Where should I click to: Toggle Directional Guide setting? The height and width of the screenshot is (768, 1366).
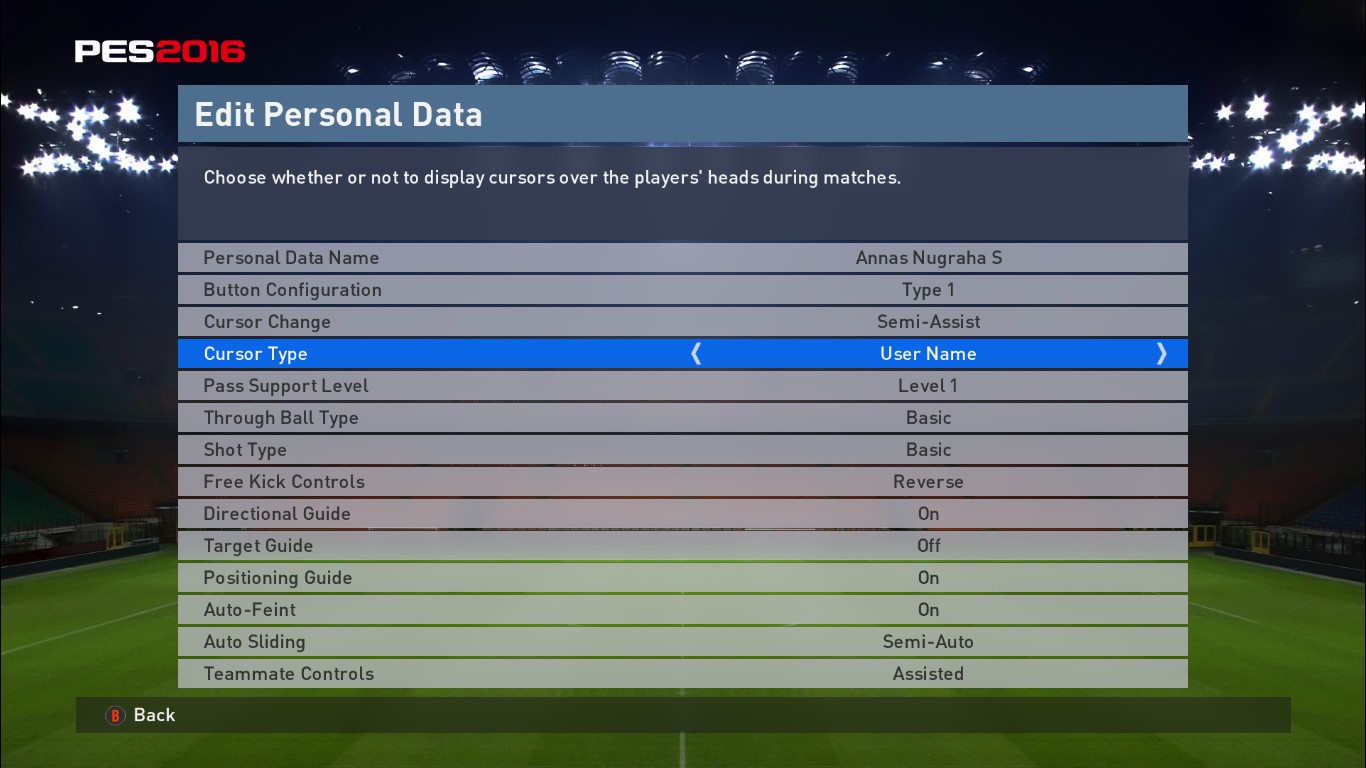tap(683, 513)
